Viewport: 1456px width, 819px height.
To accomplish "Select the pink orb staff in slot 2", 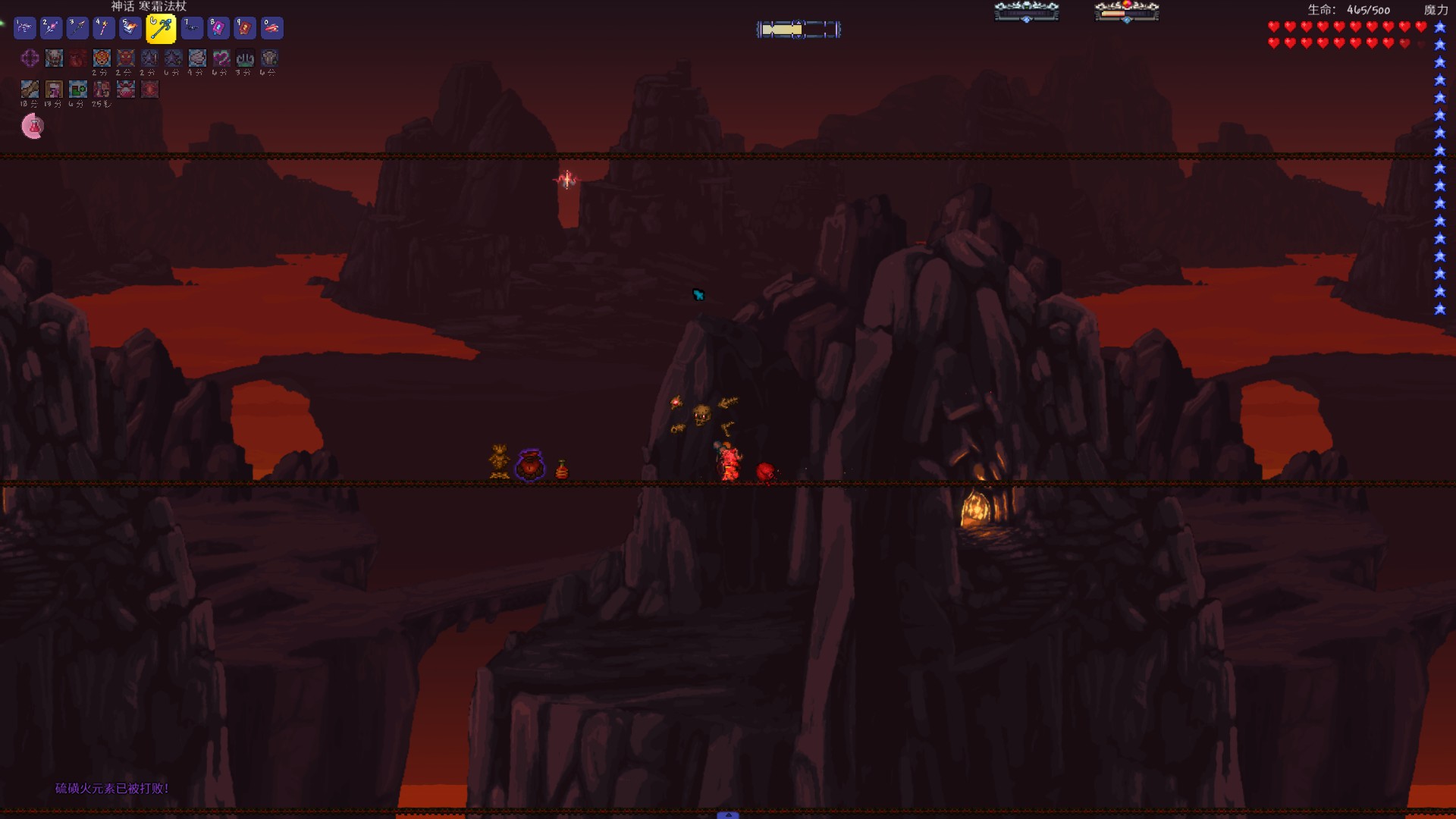I will click(x=51, y=28).
